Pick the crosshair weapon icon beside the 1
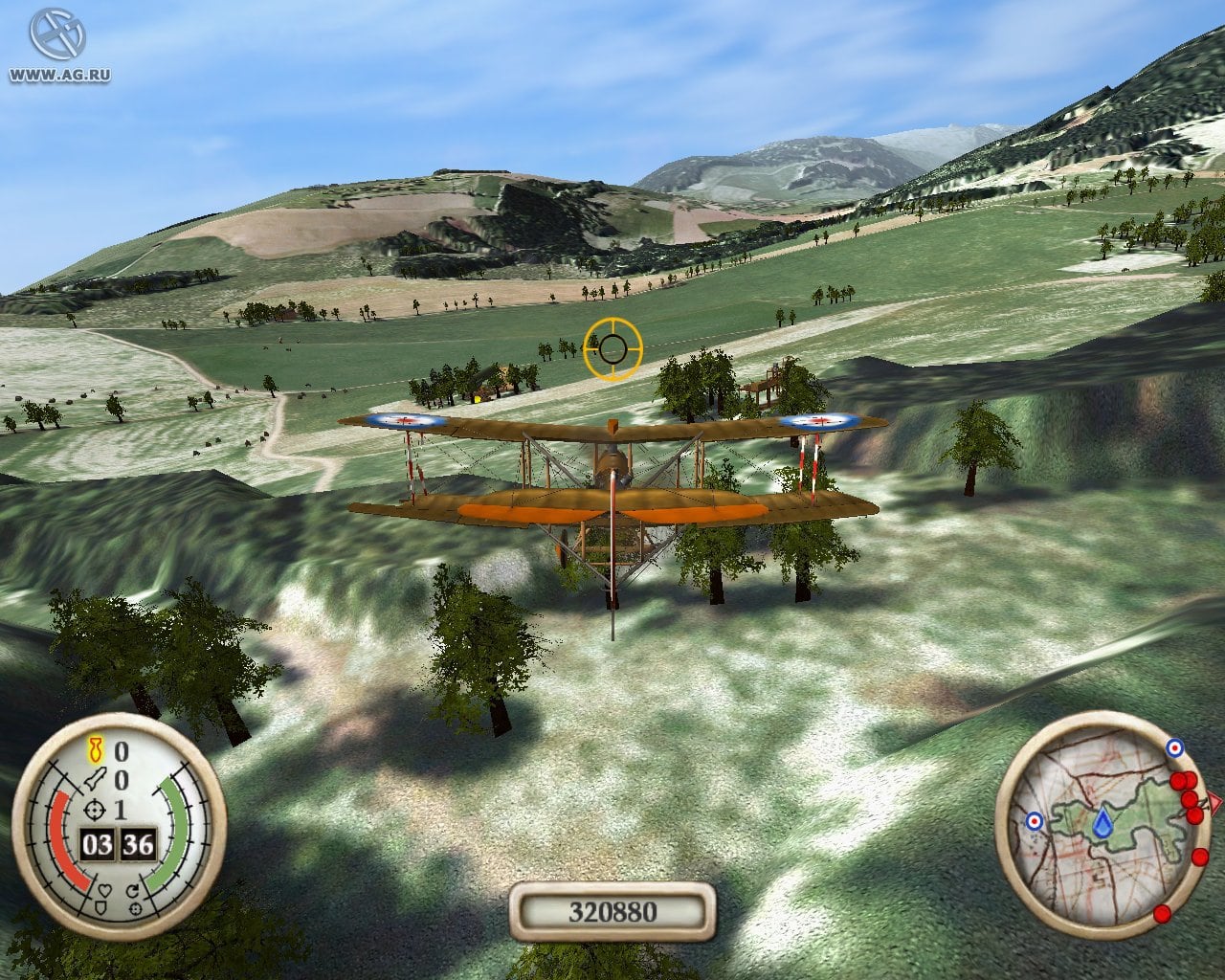 [96, 810]
